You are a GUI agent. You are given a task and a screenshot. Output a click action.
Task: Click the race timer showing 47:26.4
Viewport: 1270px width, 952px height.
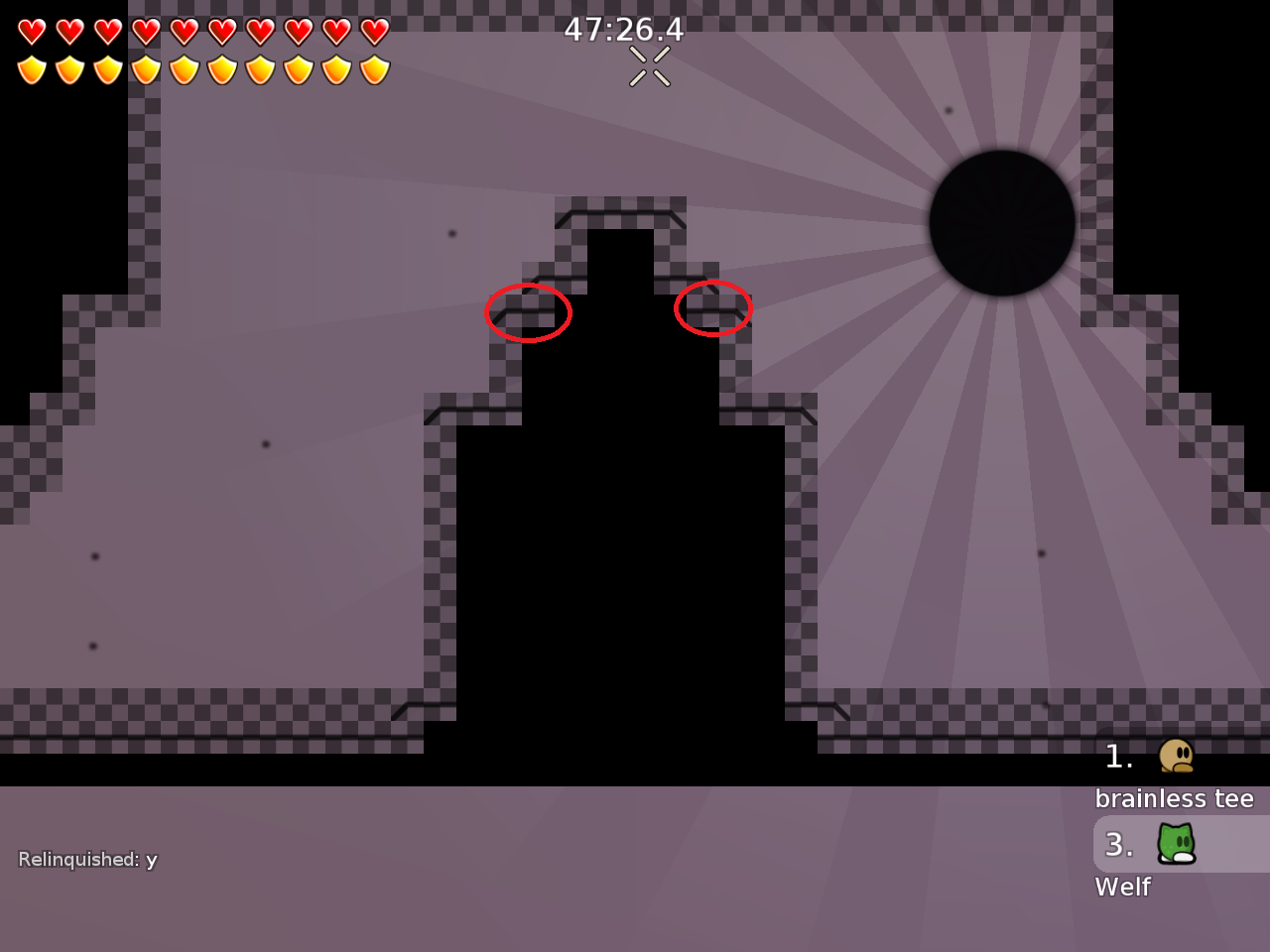pos(623,30)
